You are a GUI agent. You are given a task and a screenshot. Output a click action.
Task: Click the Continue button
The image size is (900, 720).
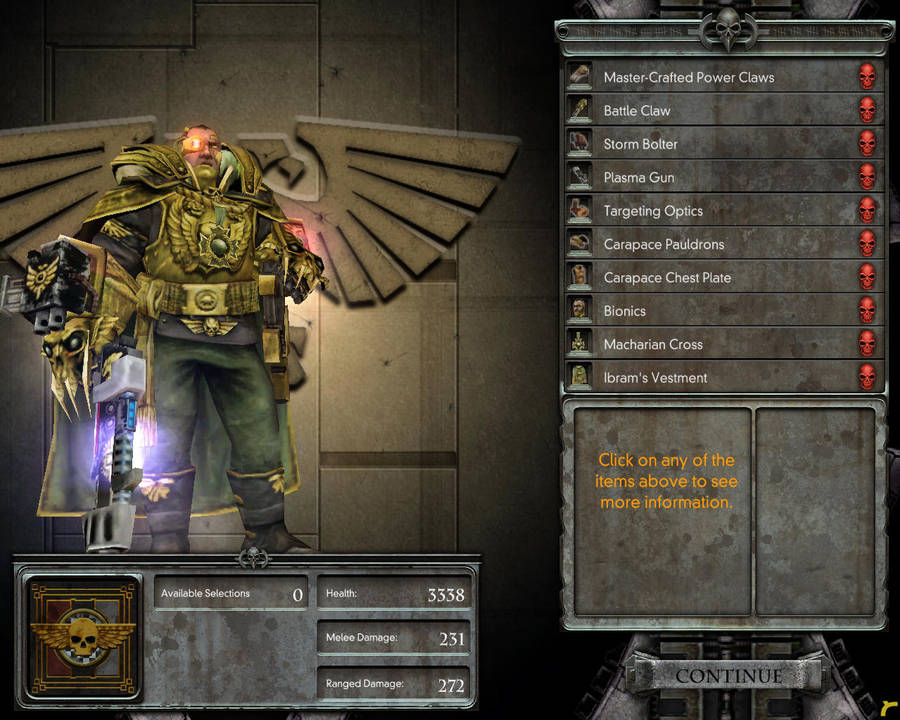(728, 677)
